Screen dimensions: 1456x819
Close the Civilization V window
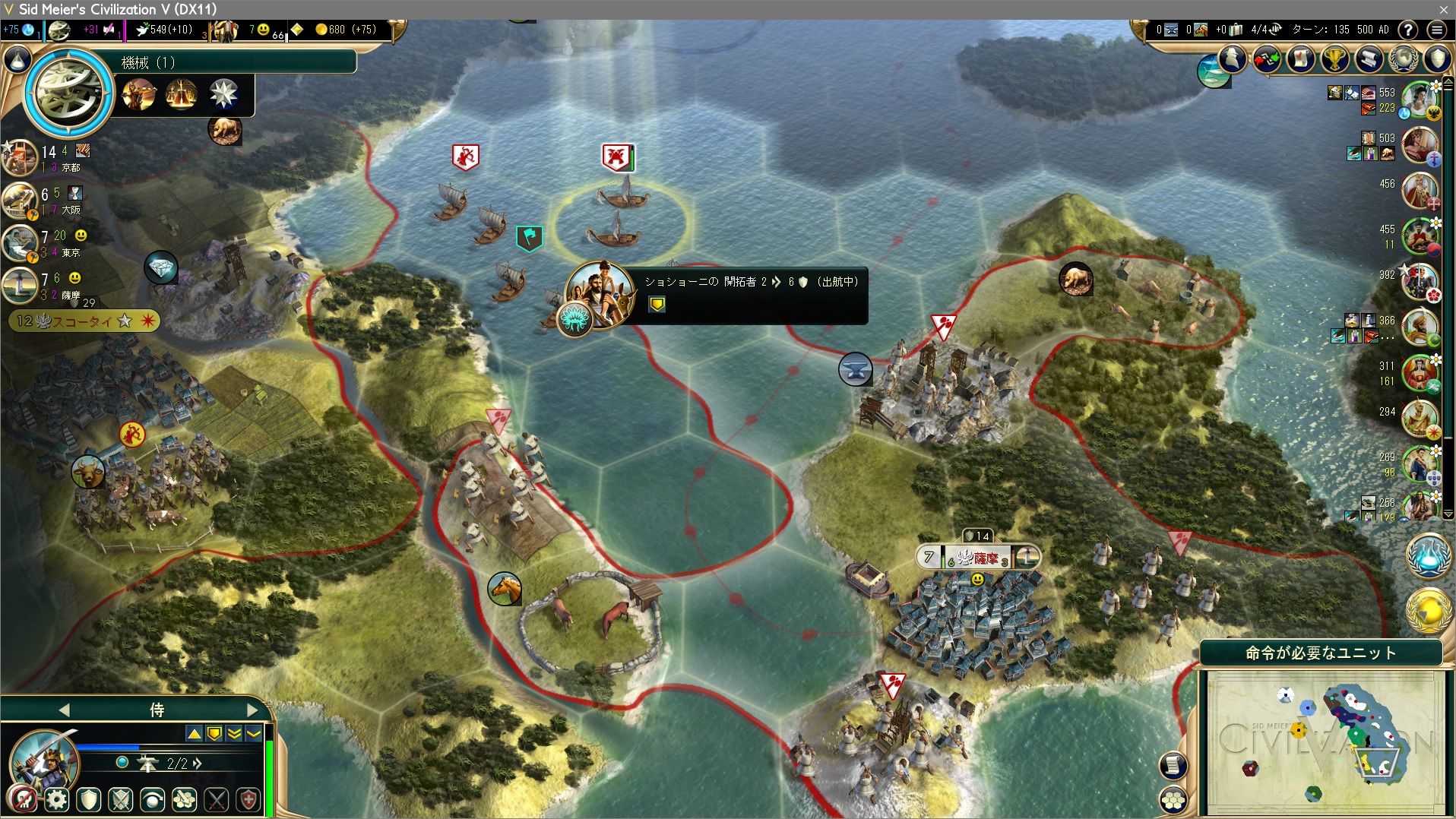(1443, 9)
